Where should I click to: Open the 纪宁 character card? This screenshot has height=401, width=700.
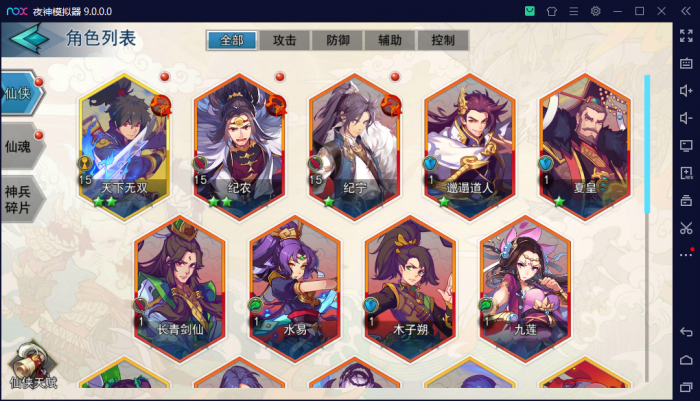(x=355, y=140)
